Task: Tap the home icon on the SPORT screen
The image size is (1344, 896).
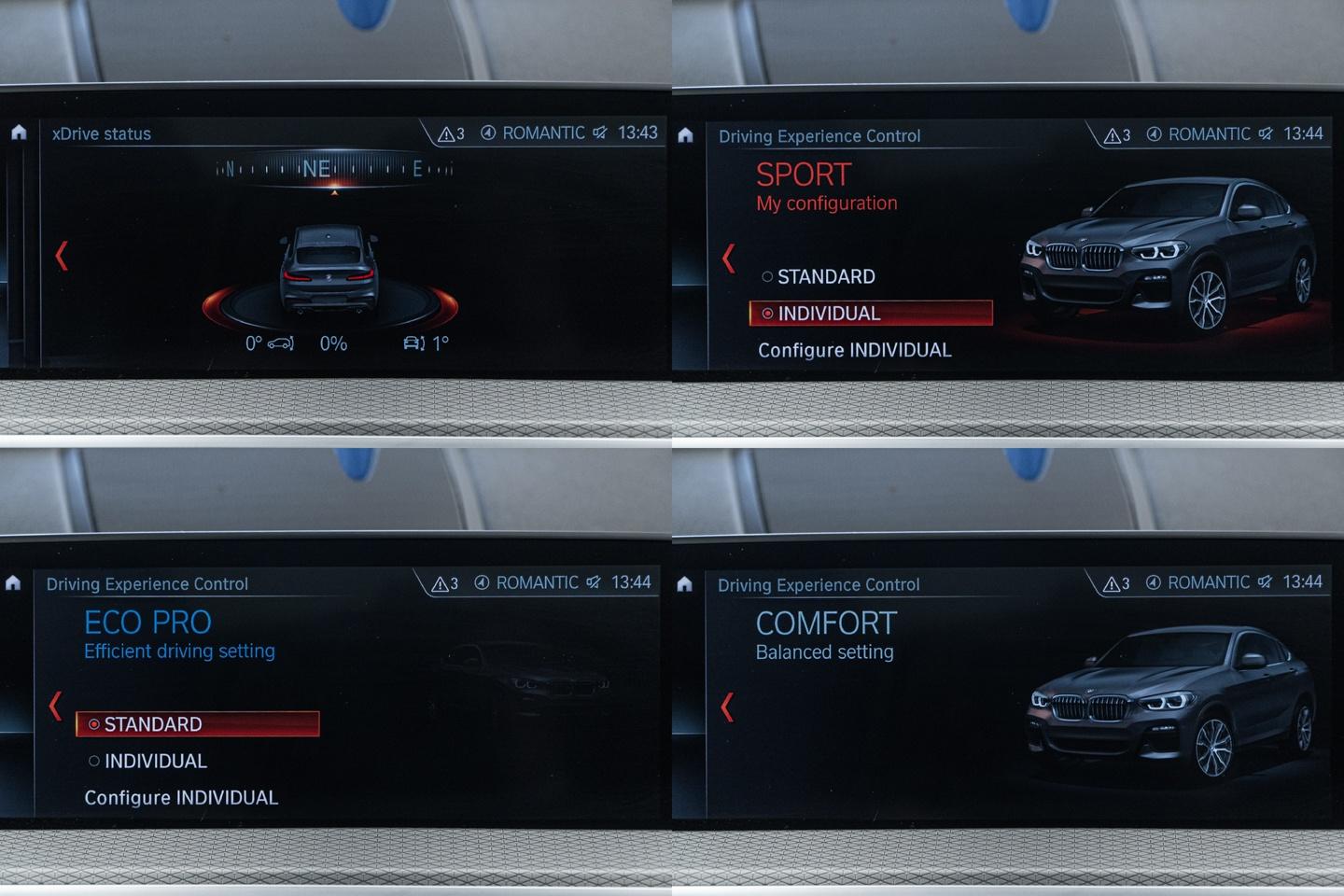Action: pyautogui.click(x=685, y=135)
